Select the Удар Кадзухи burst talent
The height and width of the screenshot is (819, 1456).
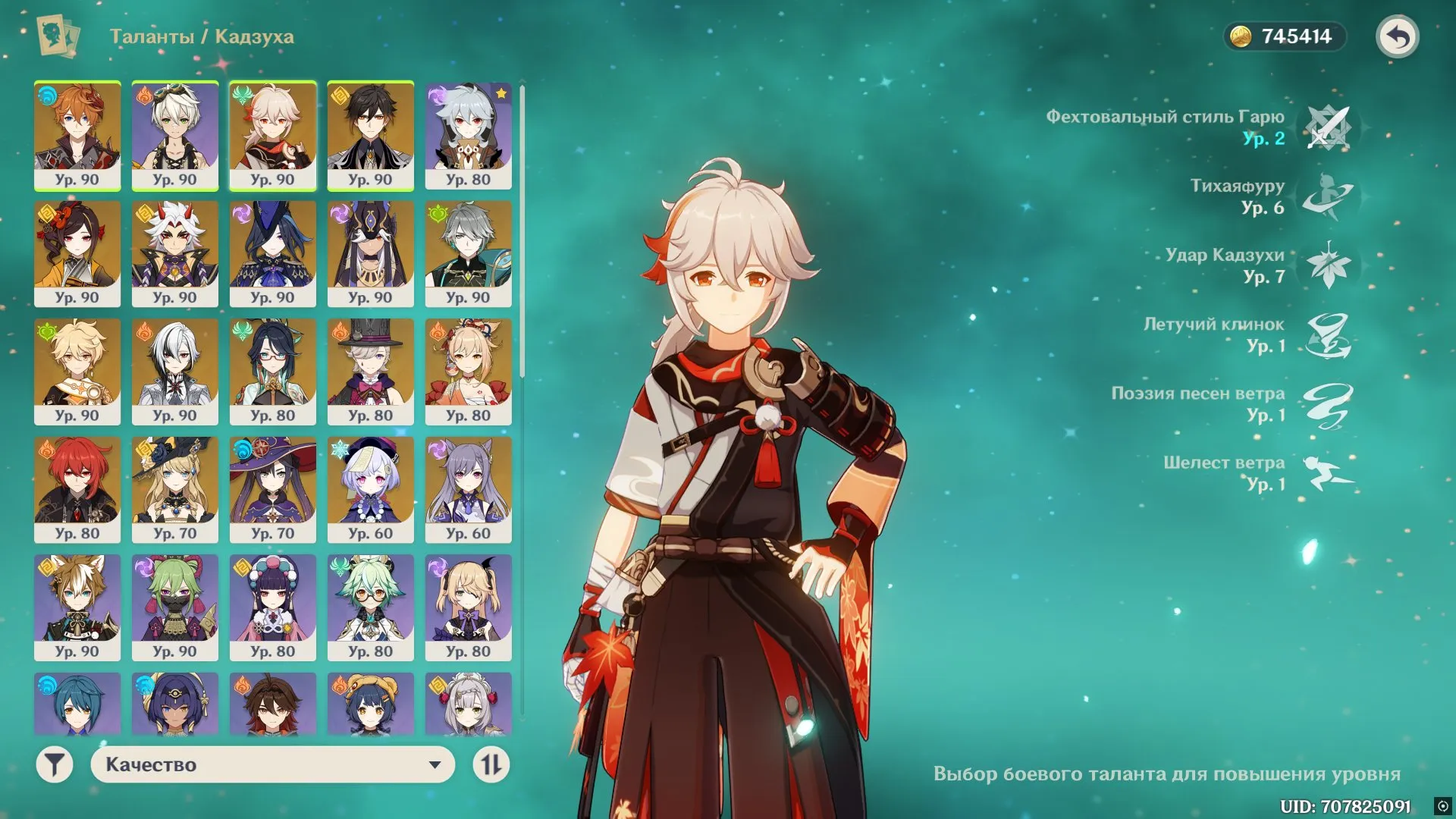click(1328, 265)
